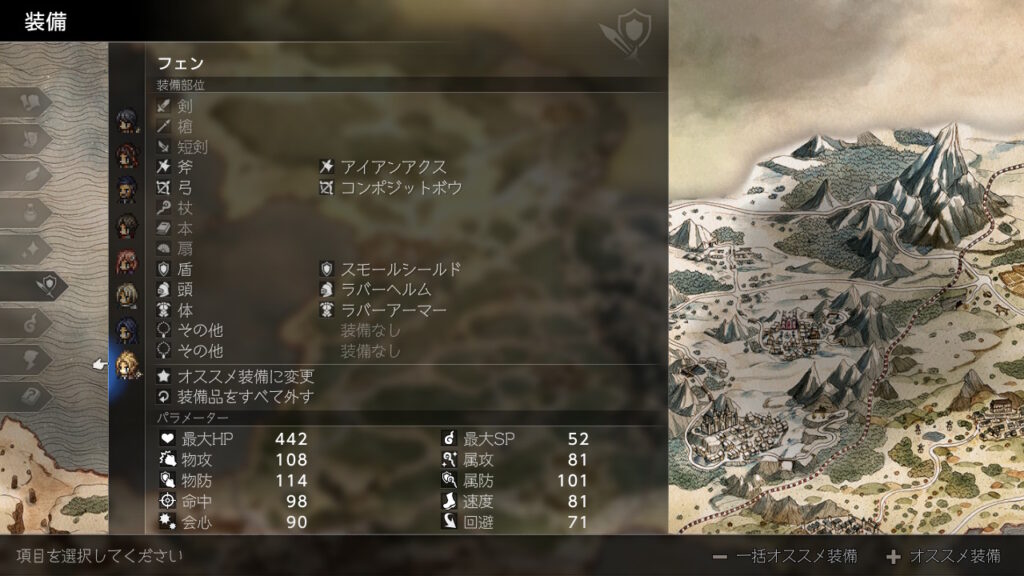This screenshot has height=576, width=1024.
Task: Switch to the bearded character portrait
Action: click(127, 188)
